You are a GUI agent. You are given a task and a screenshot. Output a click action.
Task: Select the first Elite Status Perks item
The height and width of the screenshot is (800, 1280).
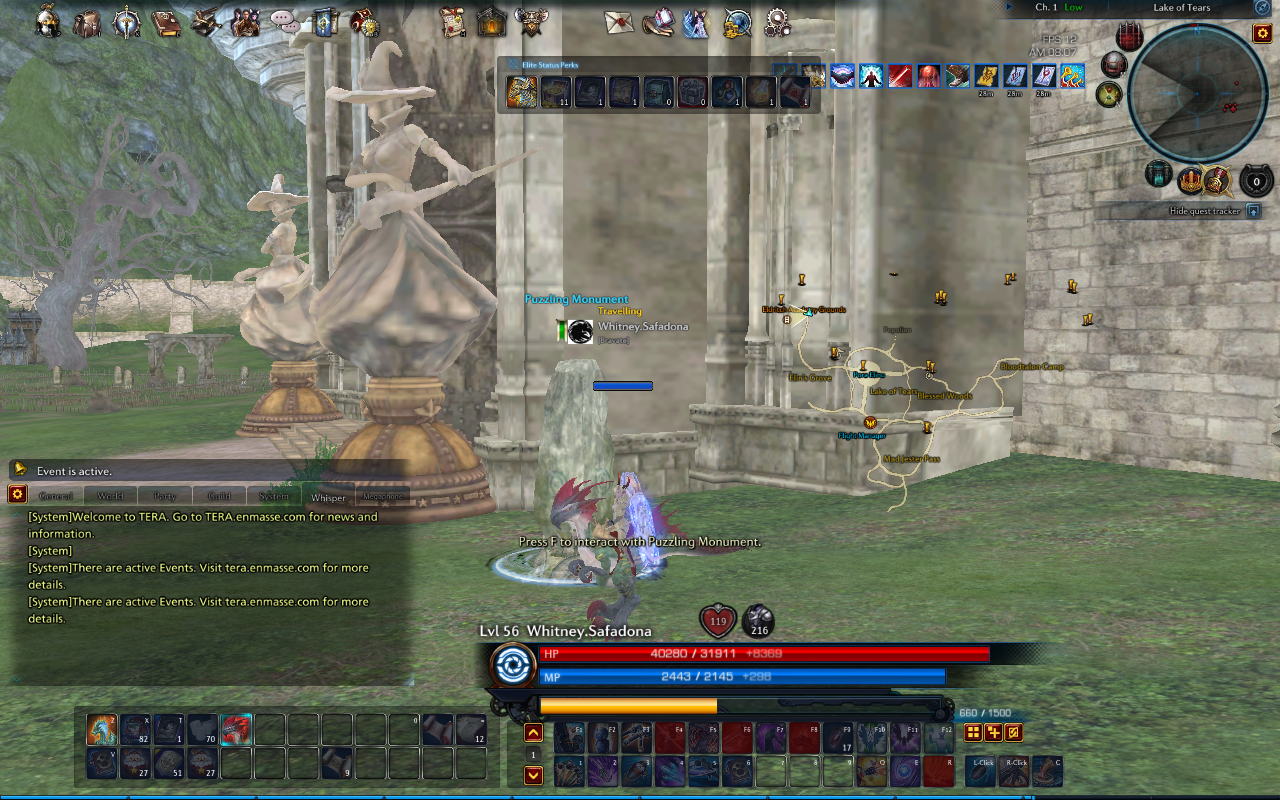522,92
